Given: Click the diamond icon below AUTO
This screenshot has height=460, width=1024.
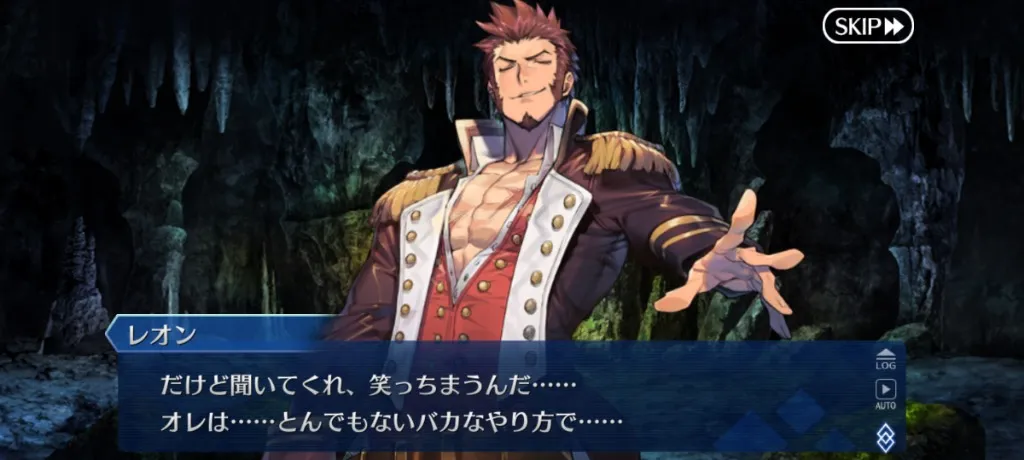Looking at the screenshot, I should pos(885,434).
